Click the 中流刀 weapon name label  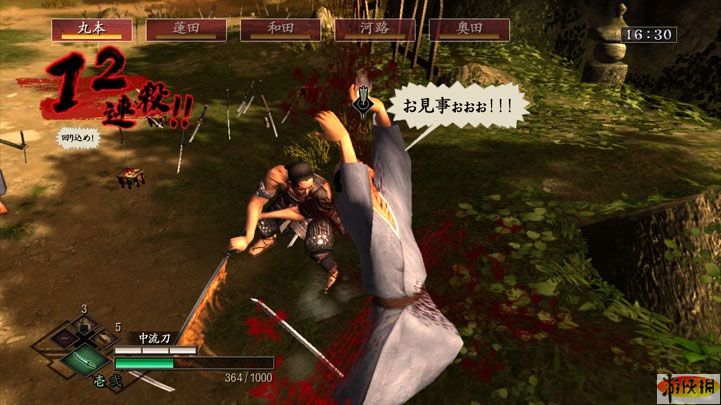pyautogui.click(x=153, y=338)
